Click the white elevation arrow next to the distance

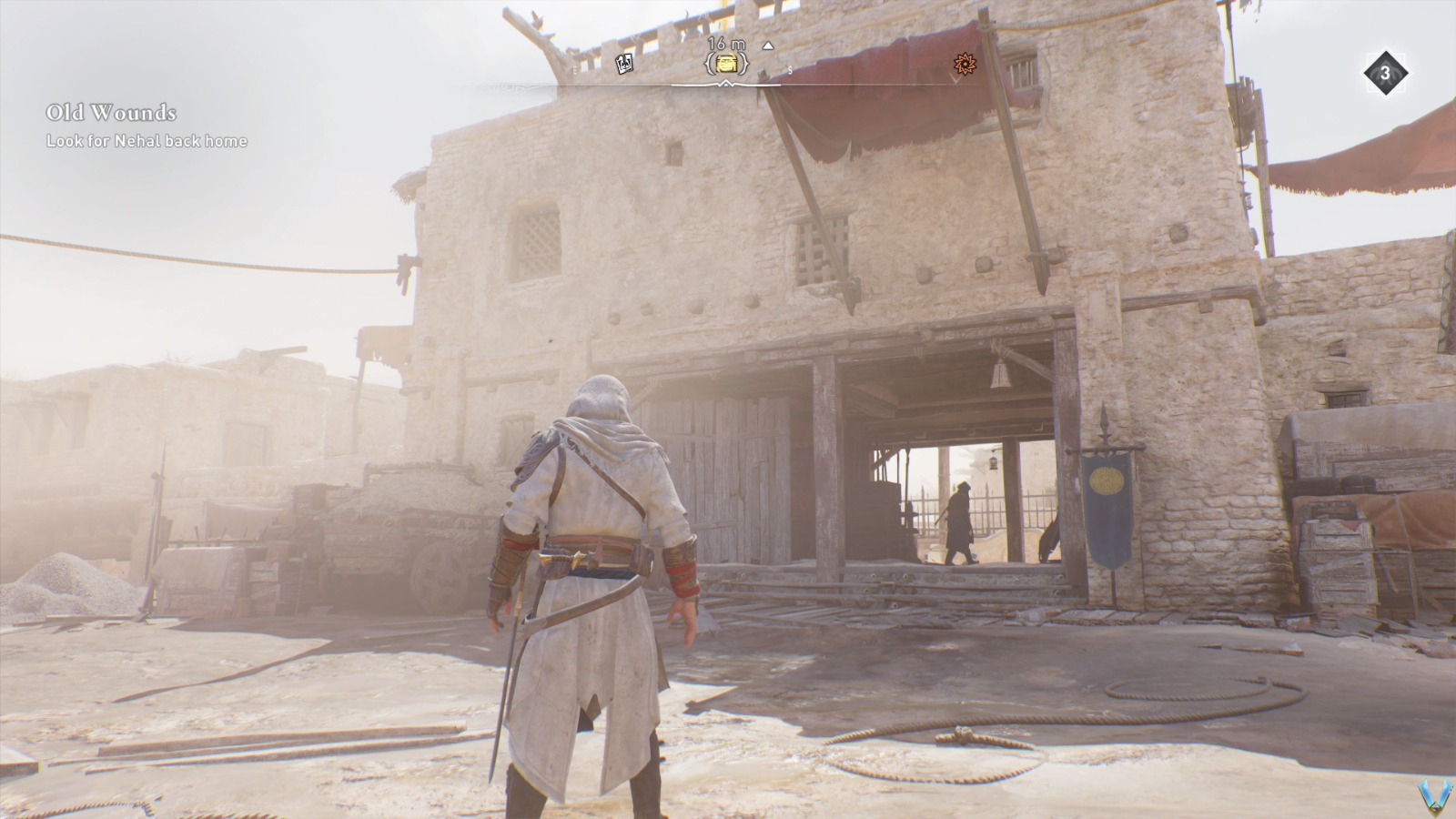[767, 45]
